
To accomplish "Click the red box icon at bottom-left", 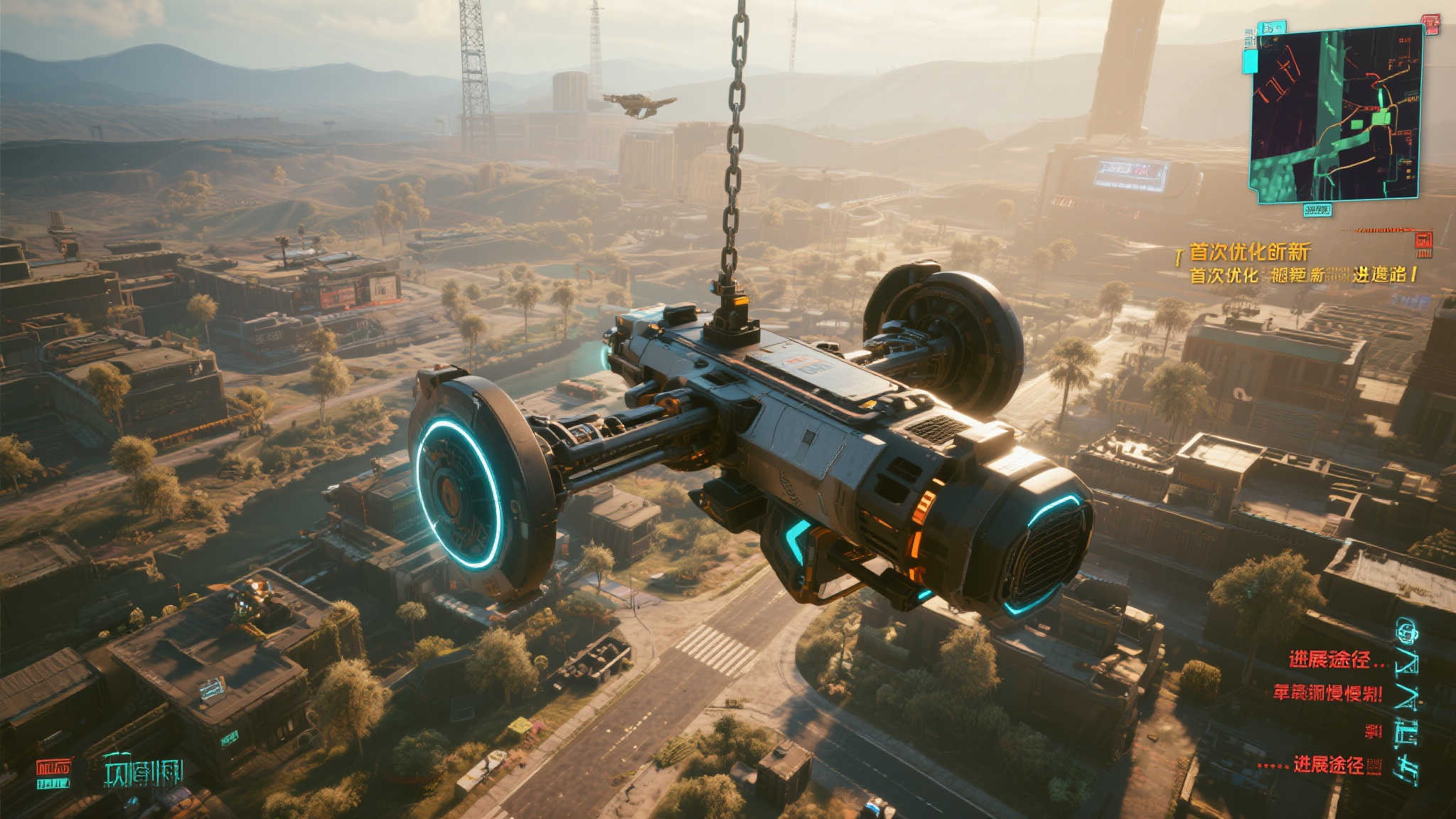I will pyautogui.click(x=54, y=773).
